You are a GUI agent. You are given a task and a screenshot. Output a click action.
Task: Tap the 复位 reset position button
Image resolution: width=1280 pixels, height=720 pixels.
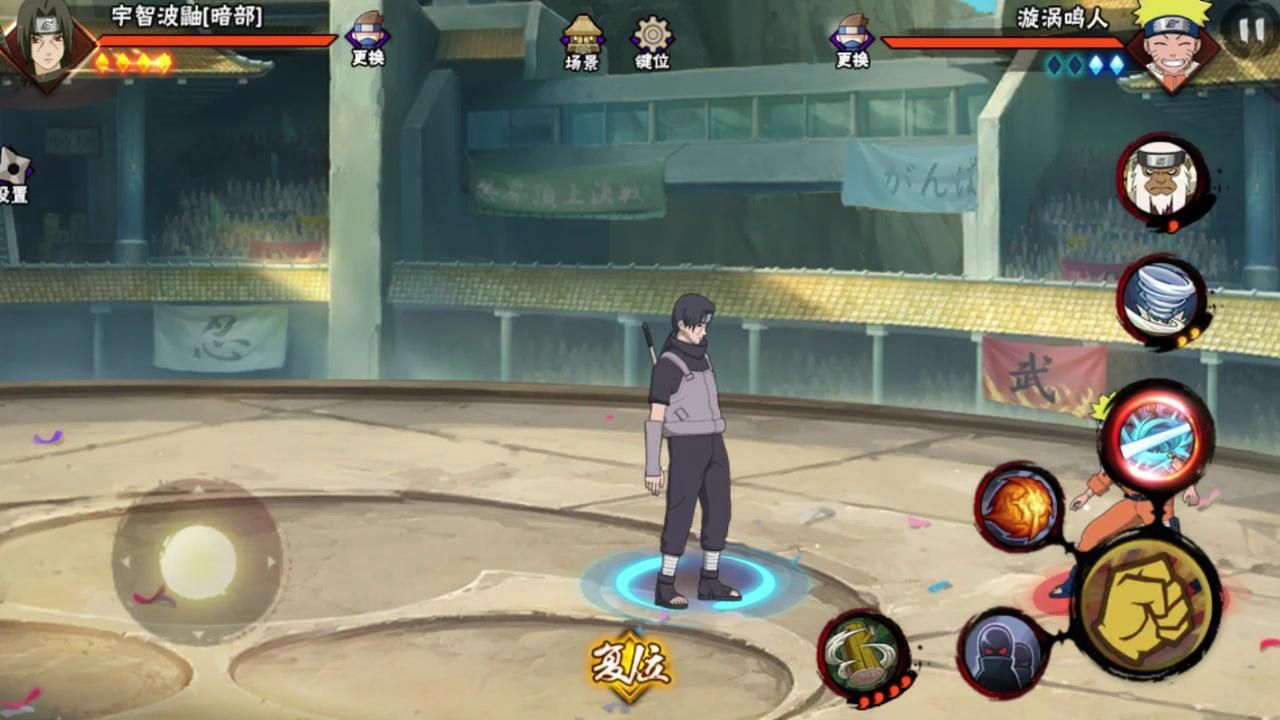tap(630, 664)
